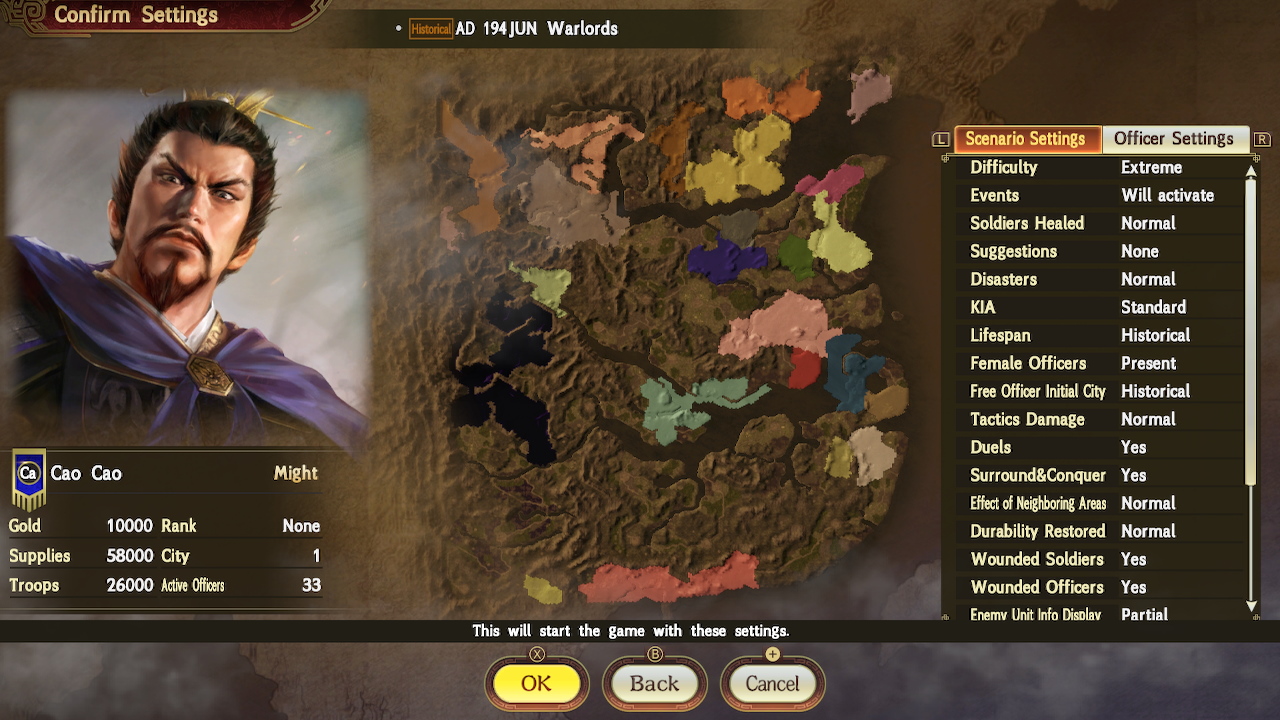Select the Scenario Settings tab

(1027, 139)
